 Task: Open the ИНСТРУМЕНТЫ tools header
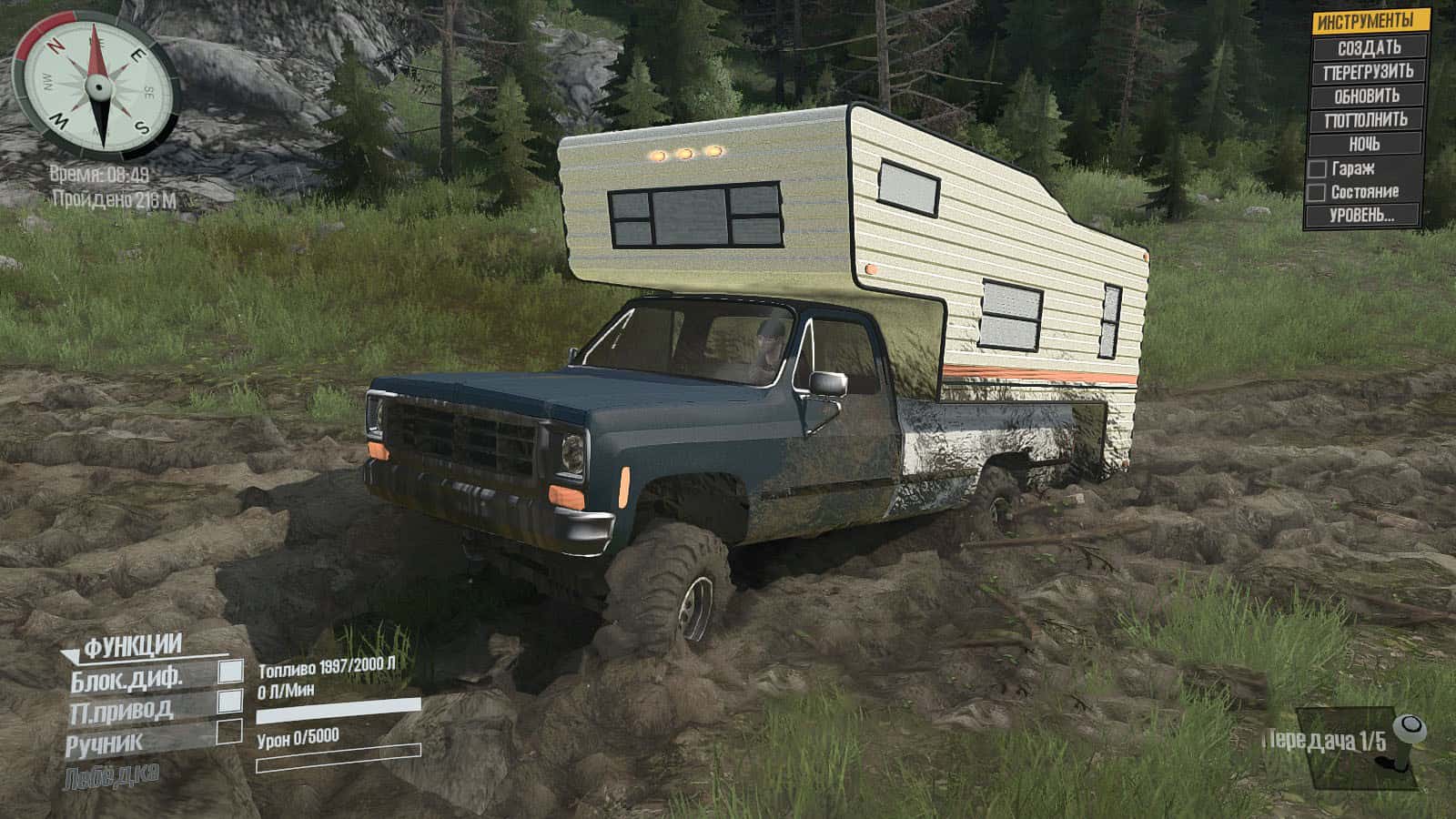click(x=1363, y=22)
